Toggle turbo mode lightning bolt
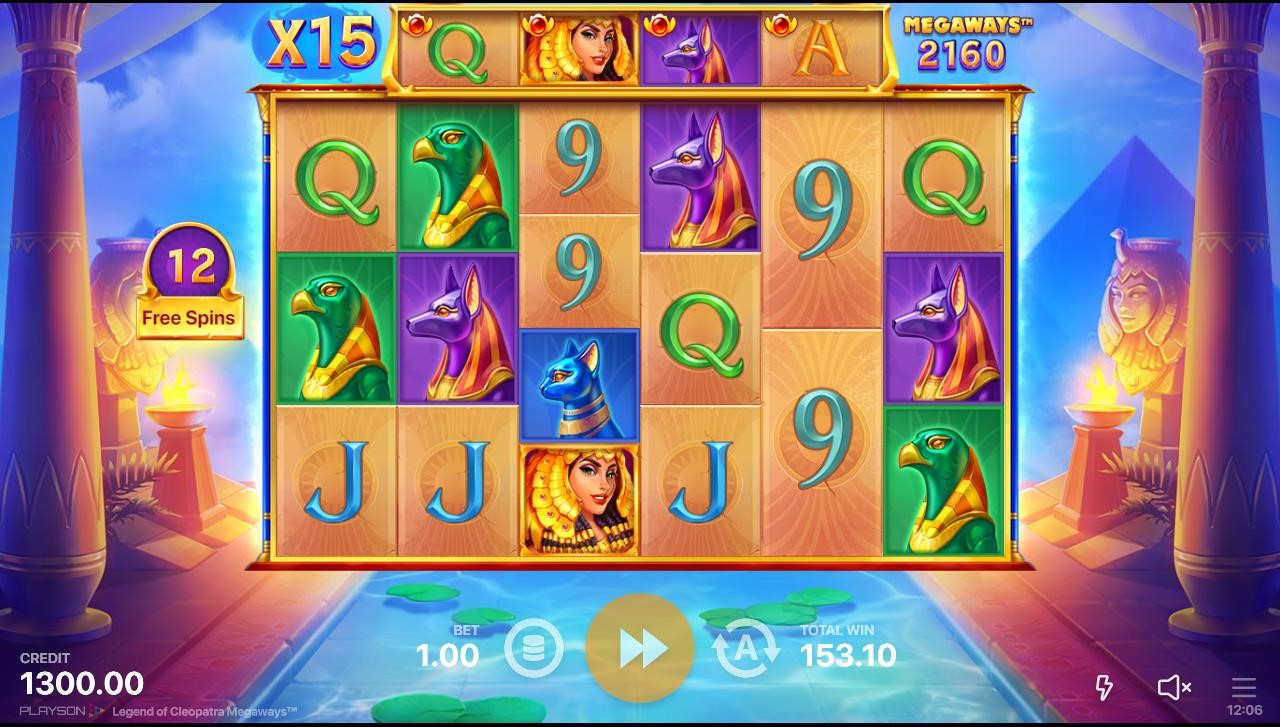The width and height of the screenshot is (1280, 727). click(x=1104, y=687)
